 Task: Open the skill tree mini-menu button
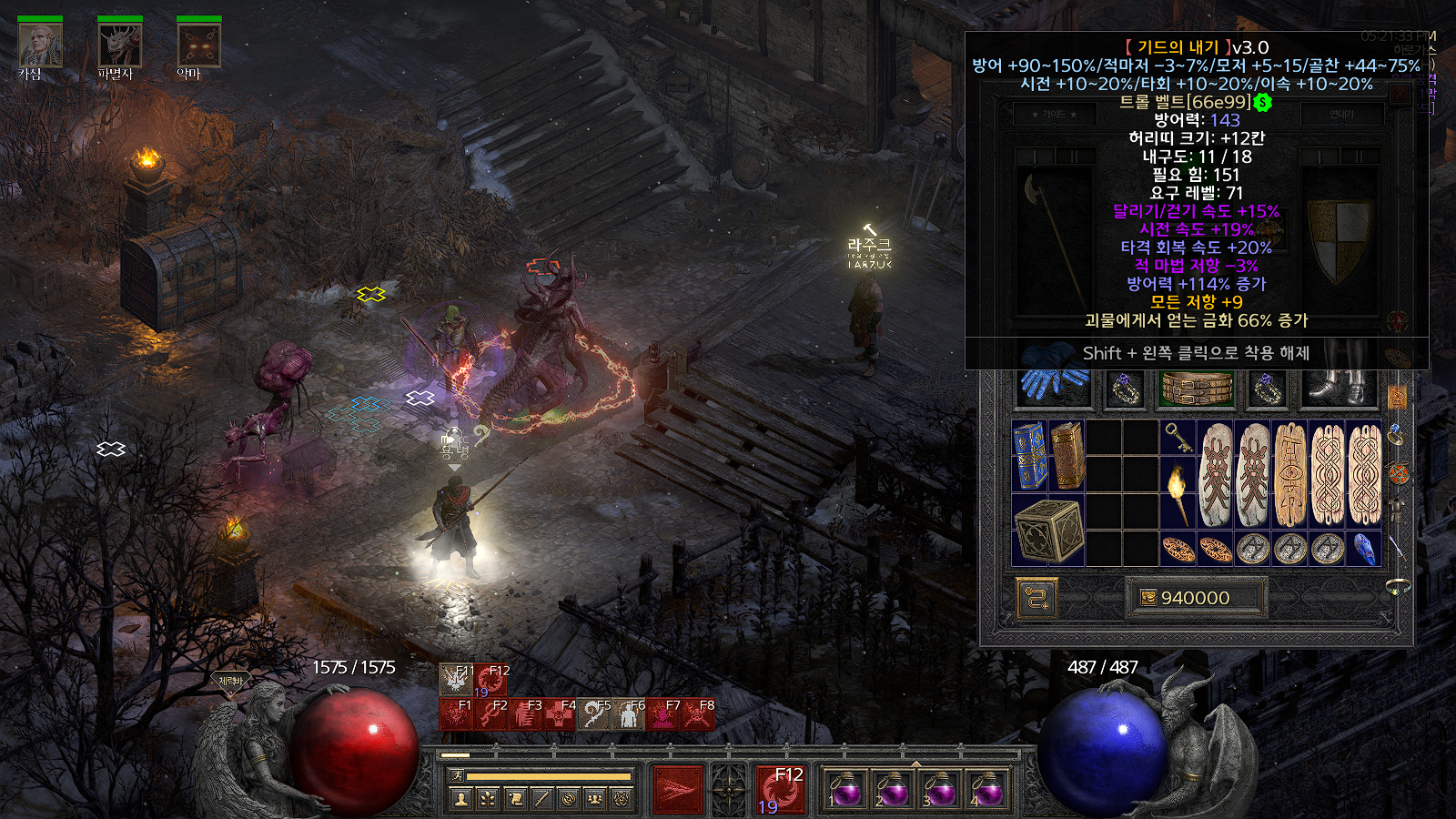pos(488,799)
